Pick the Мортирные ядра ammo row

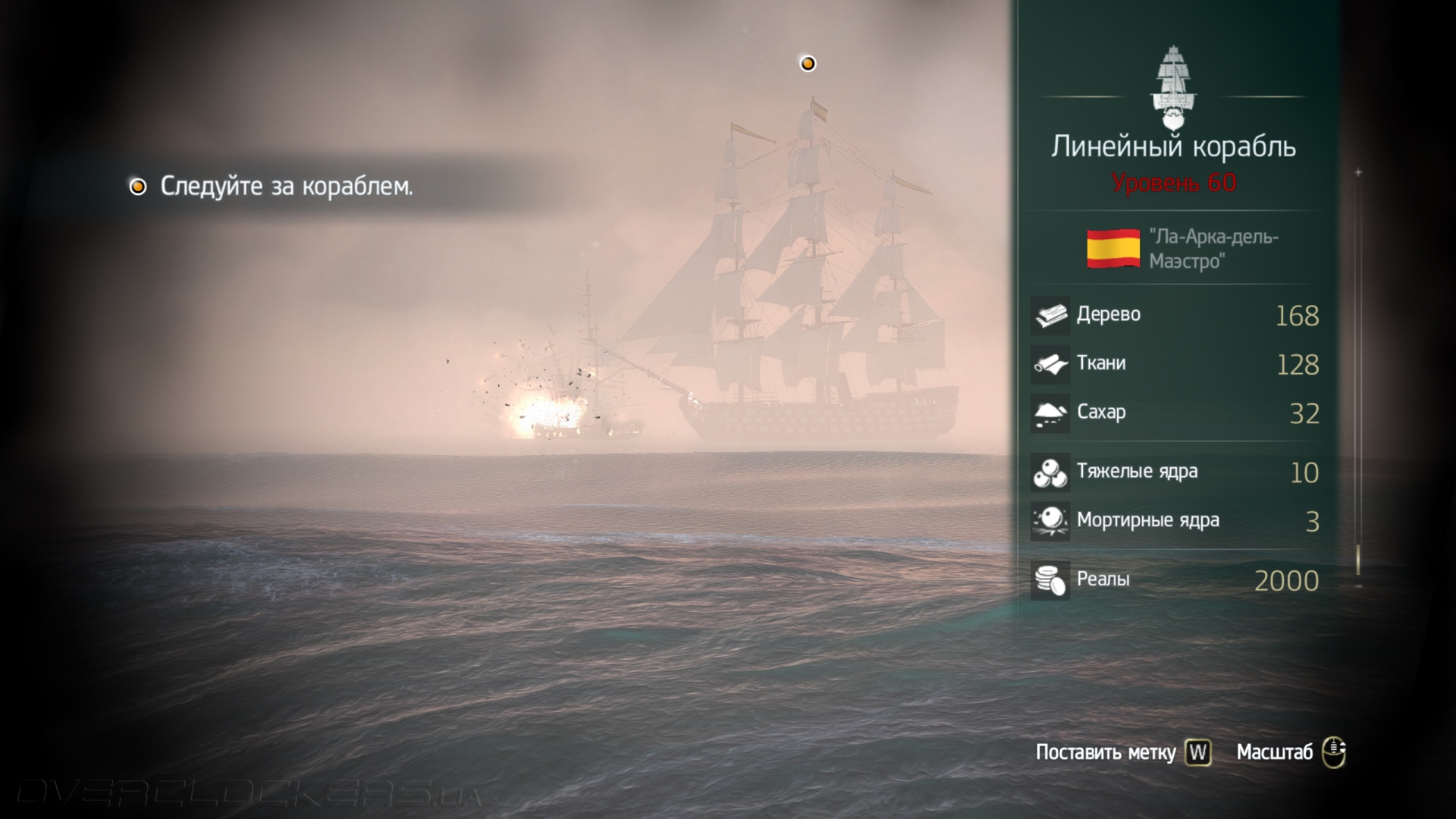tap(1174, 521)
